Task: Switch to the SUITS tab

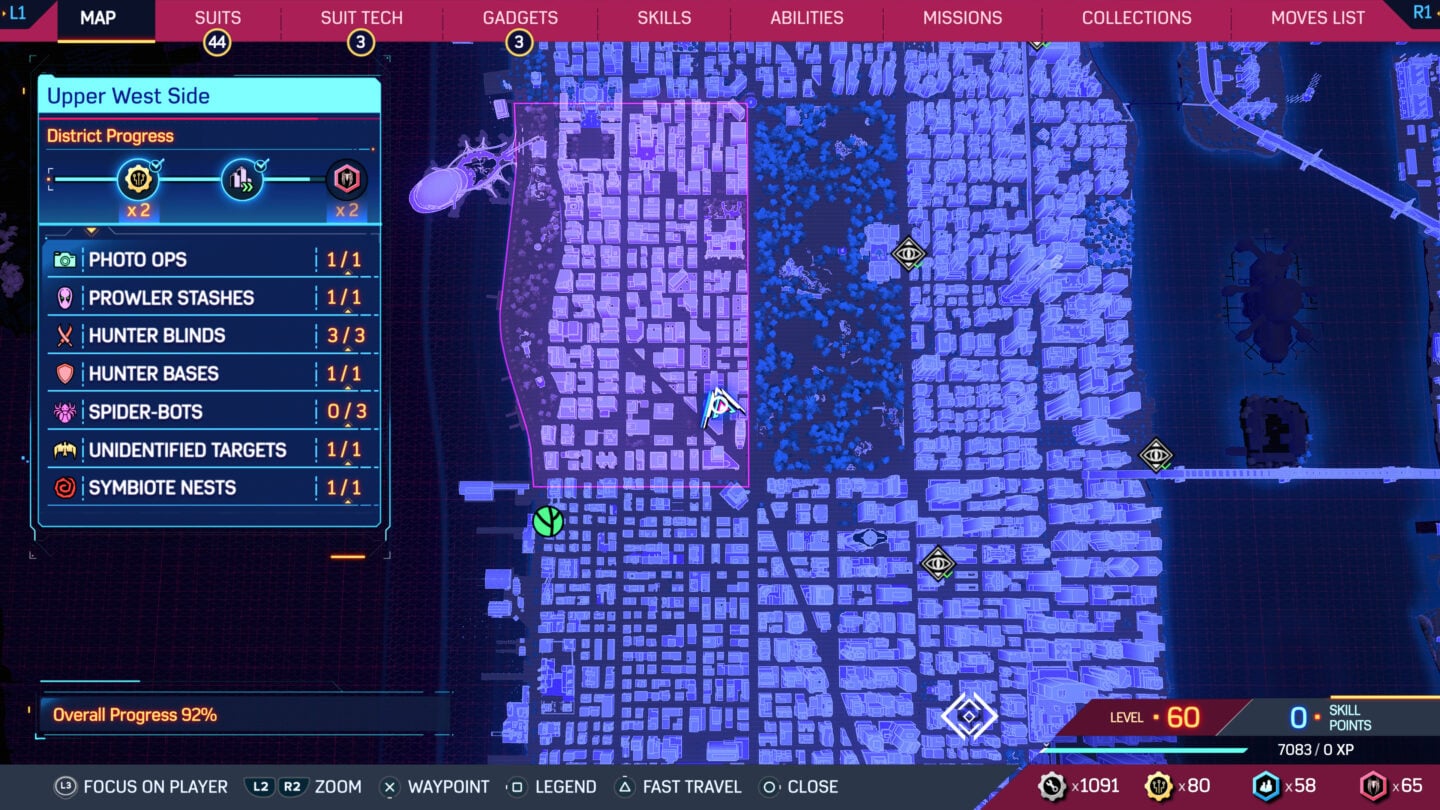Action: [216, 17]
